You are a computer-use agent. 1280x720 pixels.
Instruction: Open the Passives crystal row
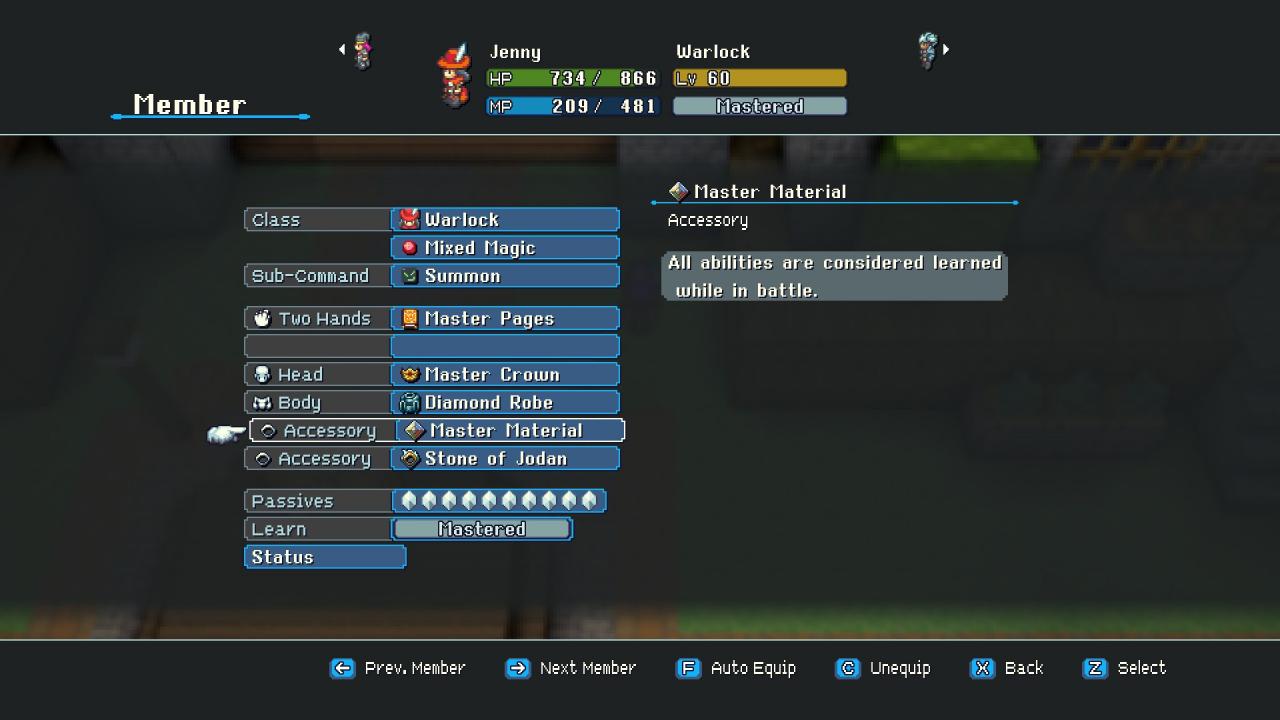pos(498,501)
